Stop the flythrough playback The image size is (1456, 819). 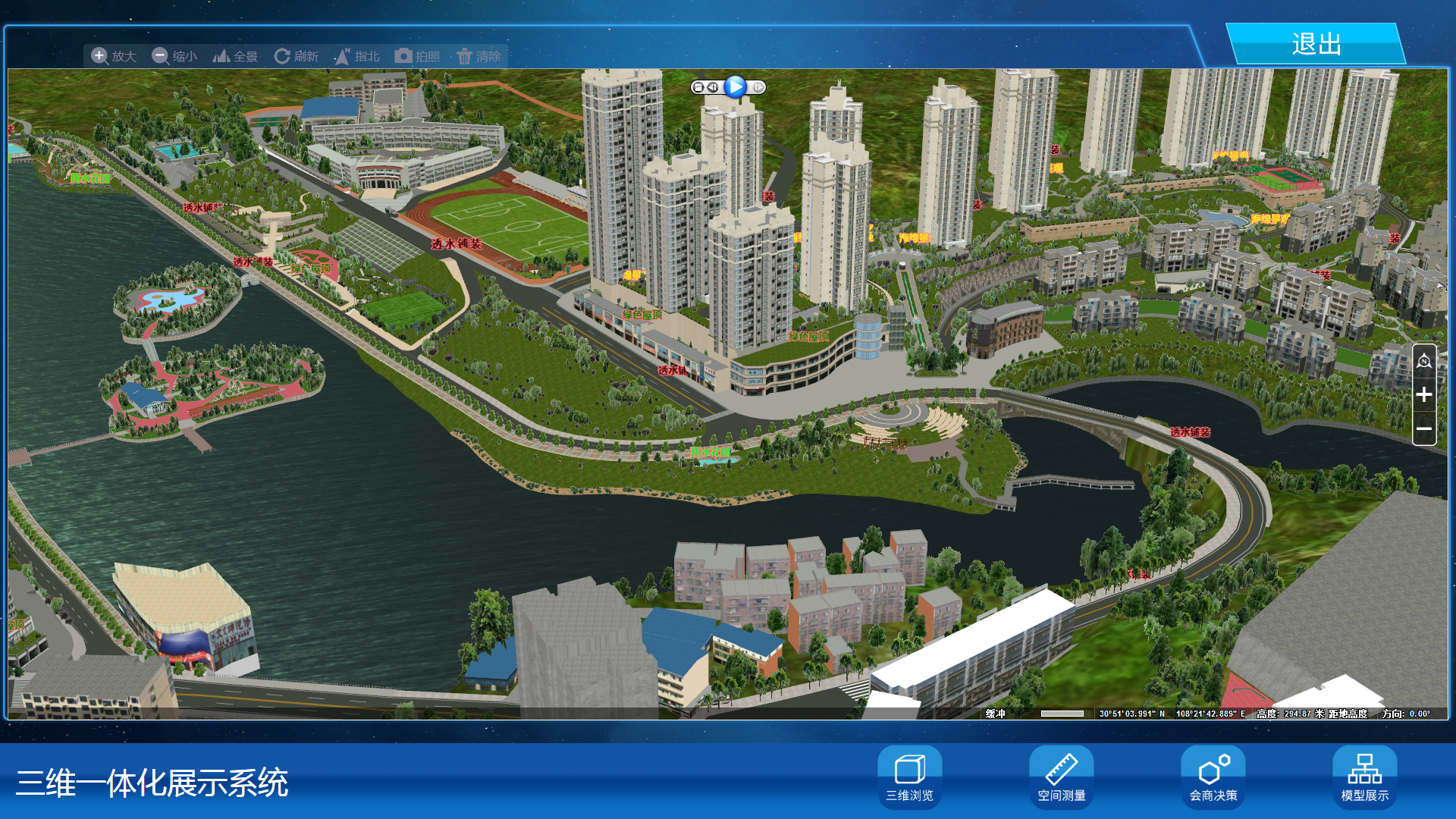pyautogui.click(x=698, y=87)
